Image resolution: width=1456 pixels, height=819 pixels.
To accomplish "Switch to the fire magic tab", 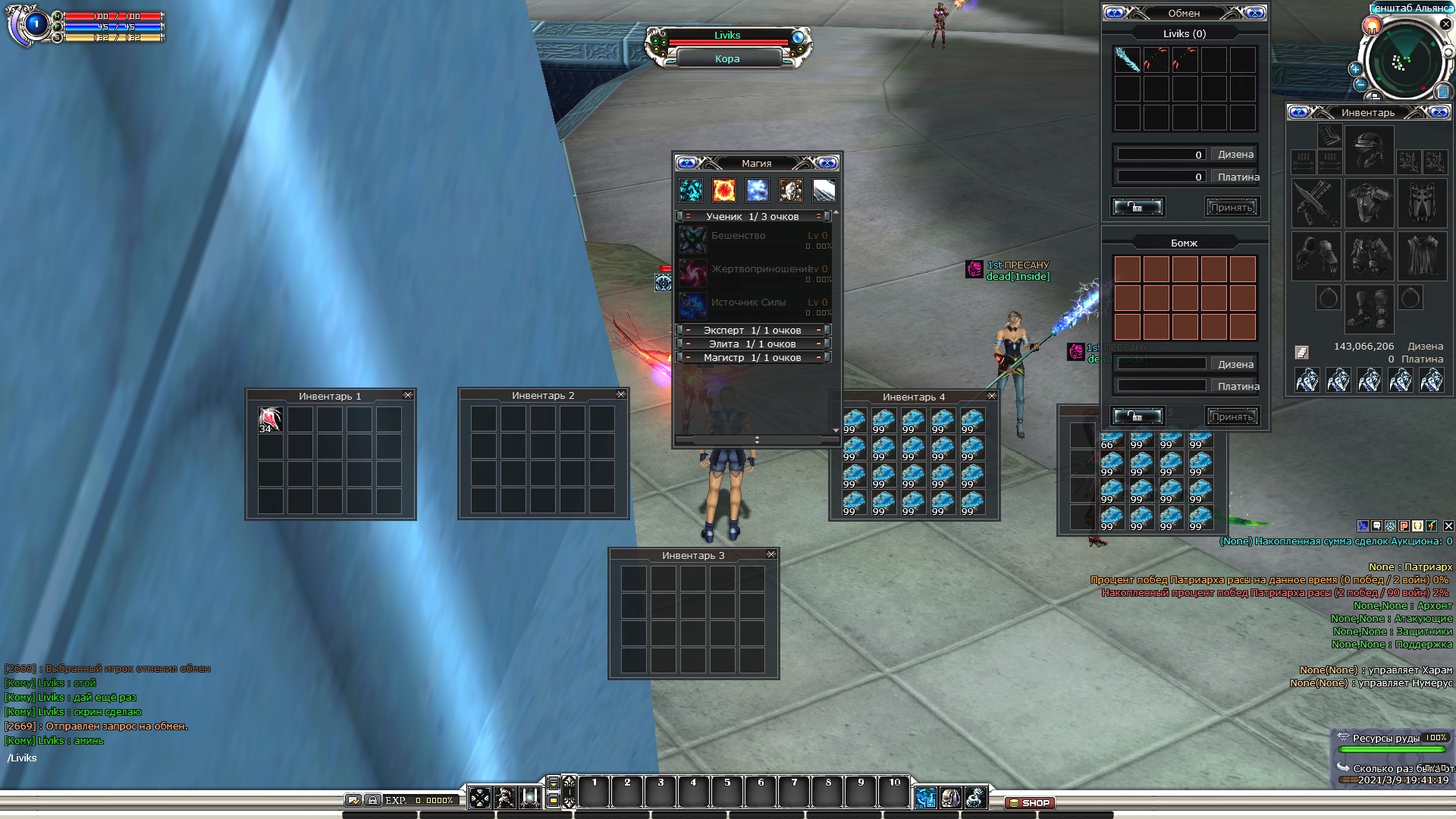I will (x=723, y=190).
